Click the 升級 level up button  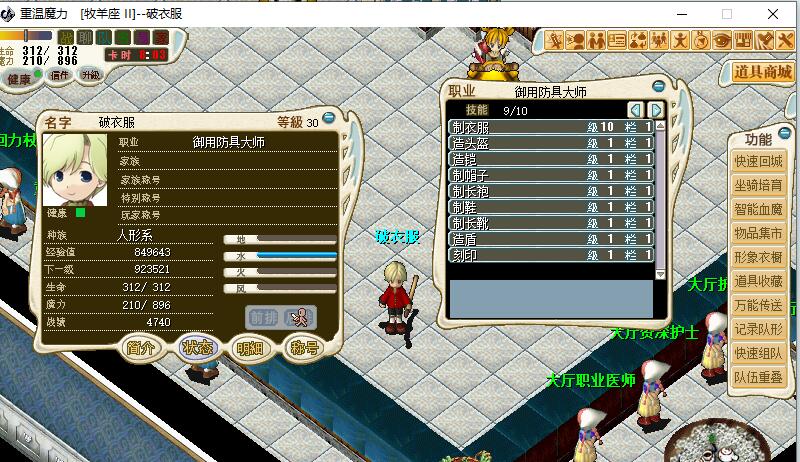[90, 74]
